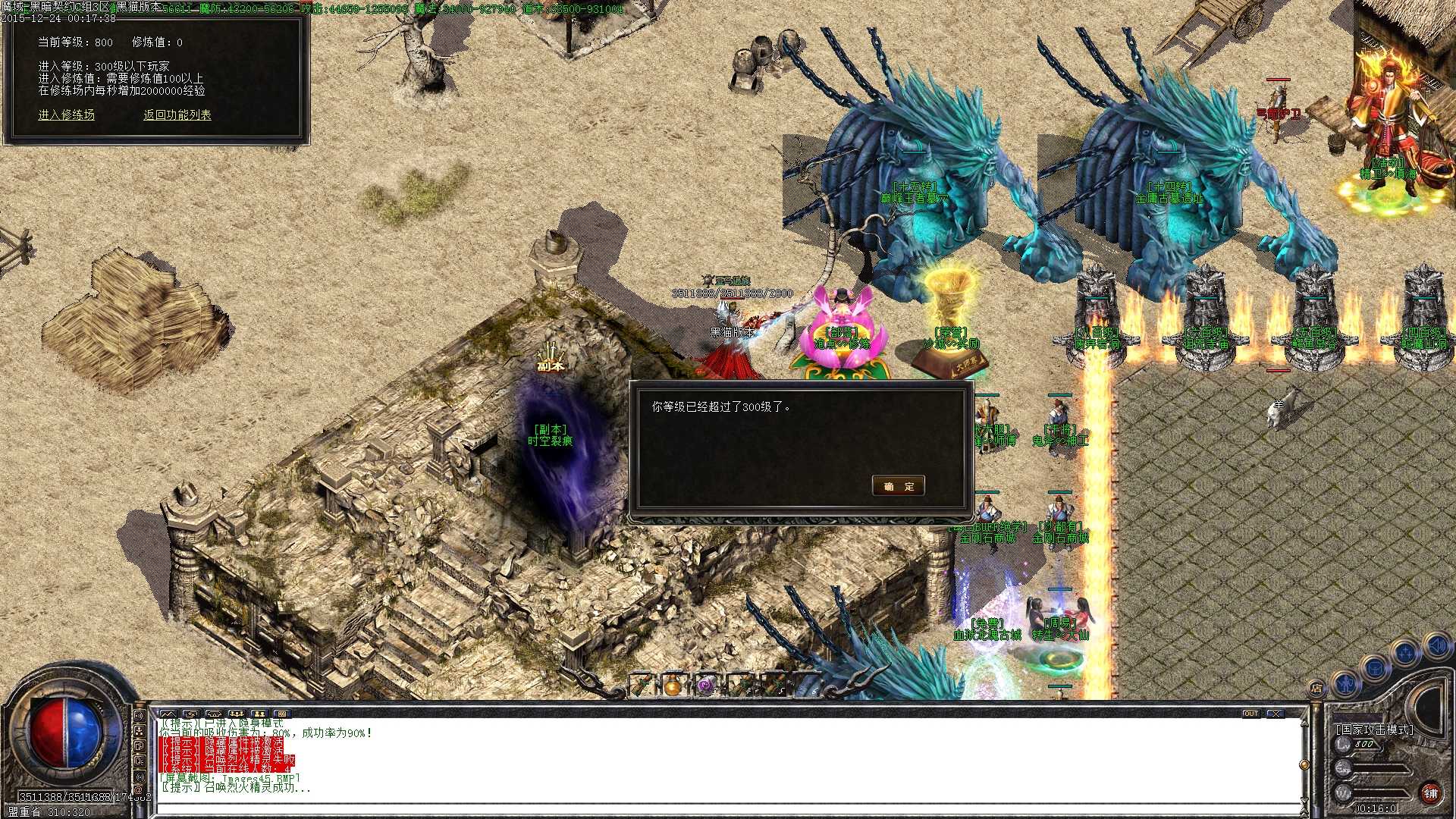Open the guild icon on the chat toolbar
The width and height of the screenshot is (1456, 819).
point(258,714)
